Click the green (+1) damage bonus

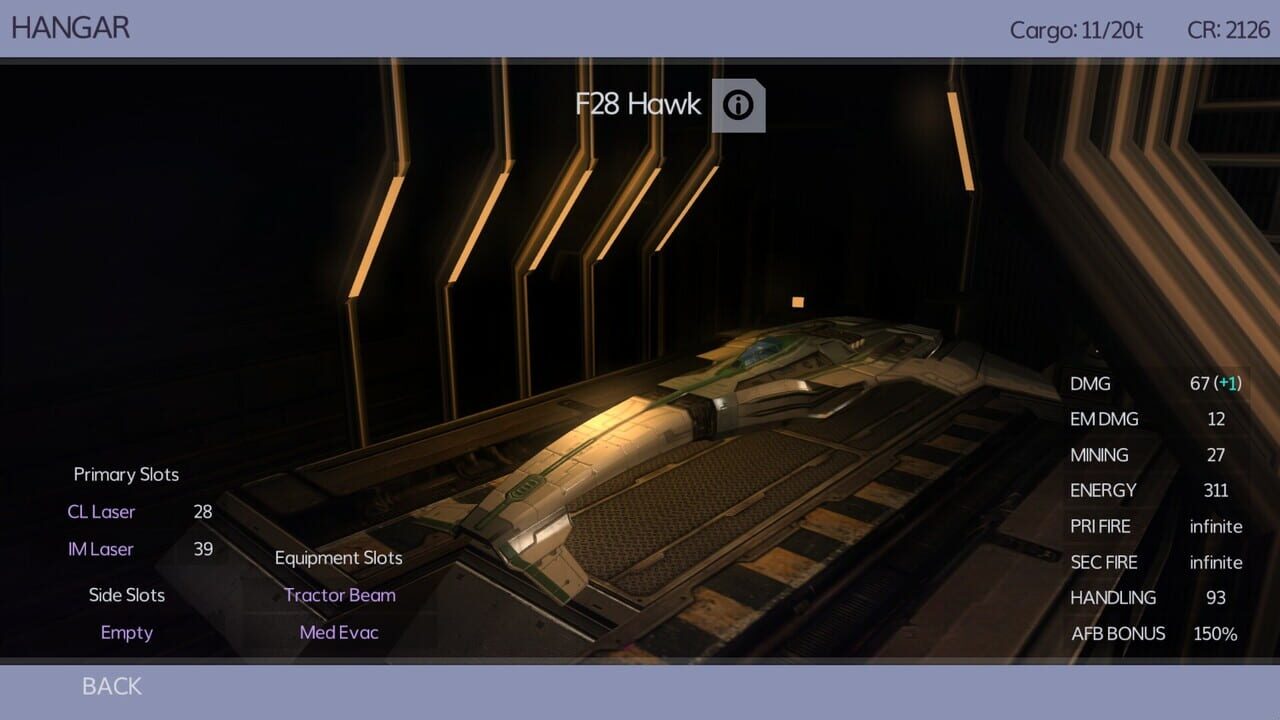(1230, 384)
